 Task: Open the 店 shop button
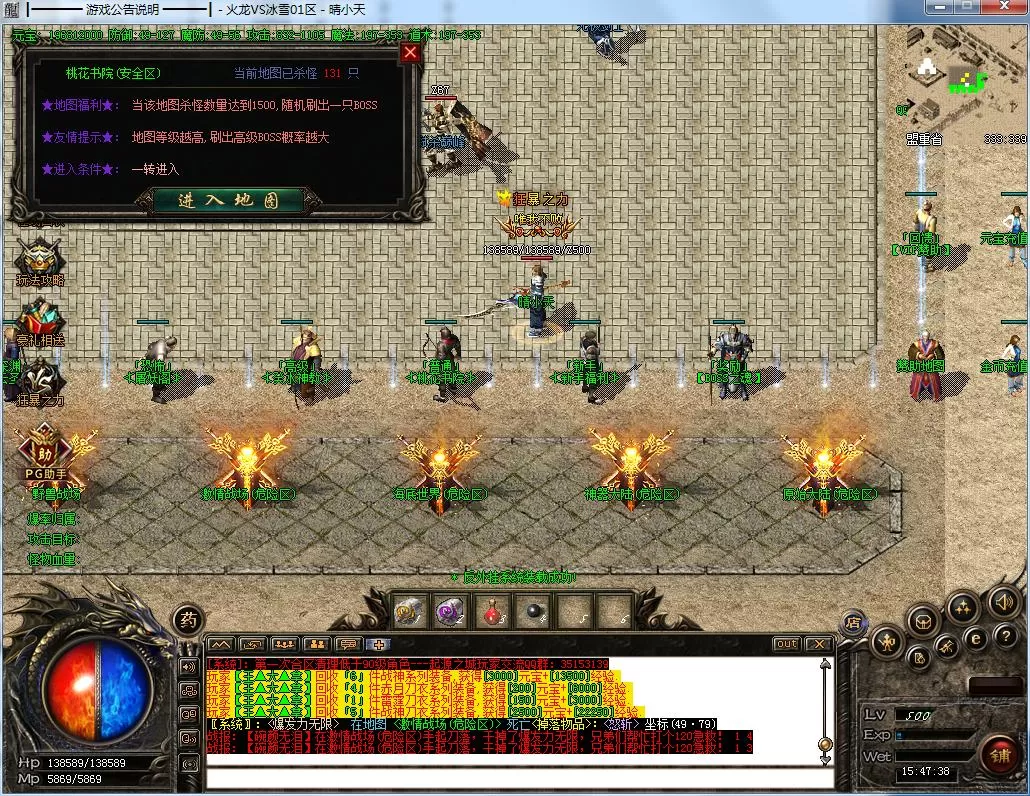coord(853,622)
